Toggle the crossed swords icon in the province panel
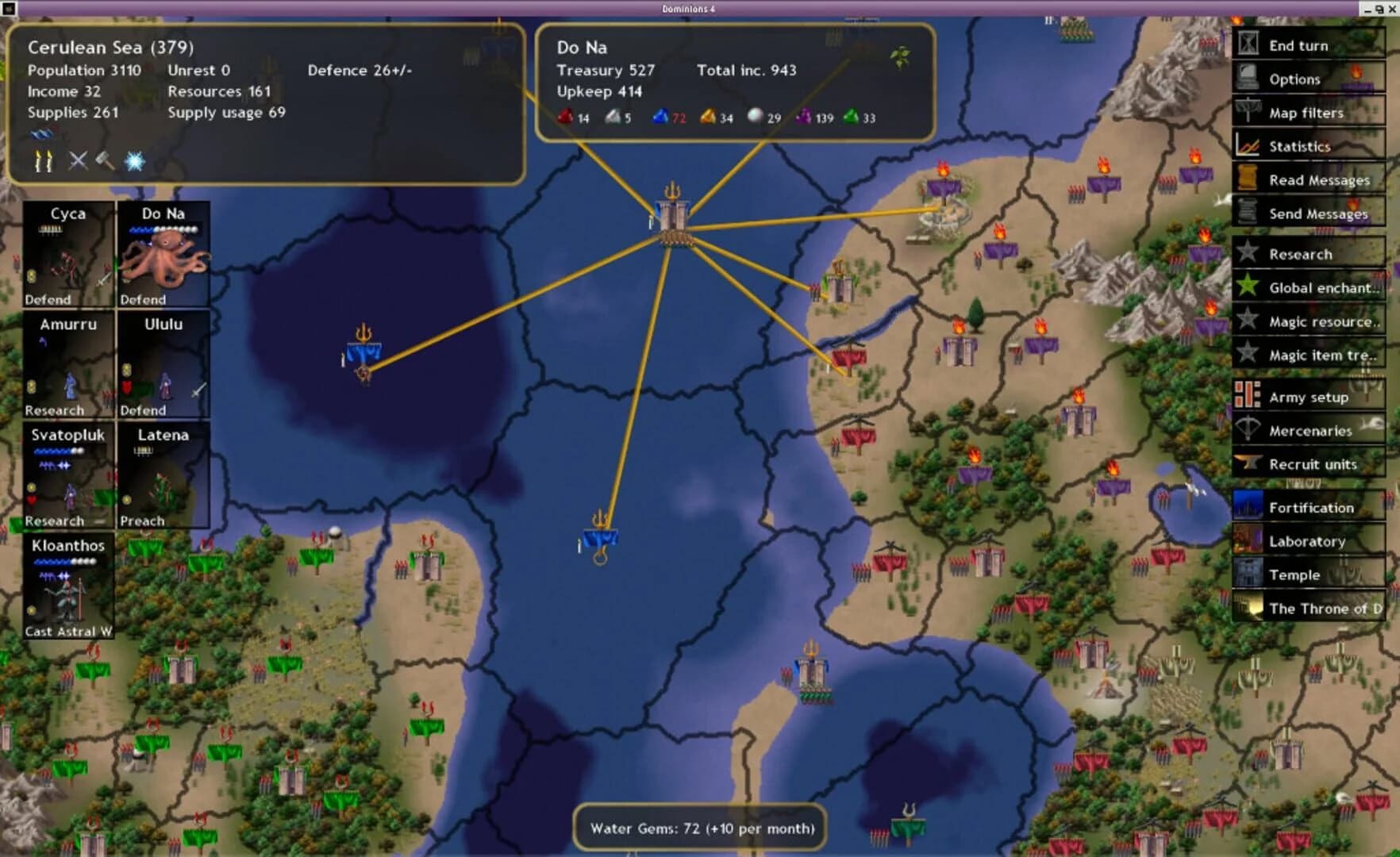The image size is (1400, 857). click(76, 161)
